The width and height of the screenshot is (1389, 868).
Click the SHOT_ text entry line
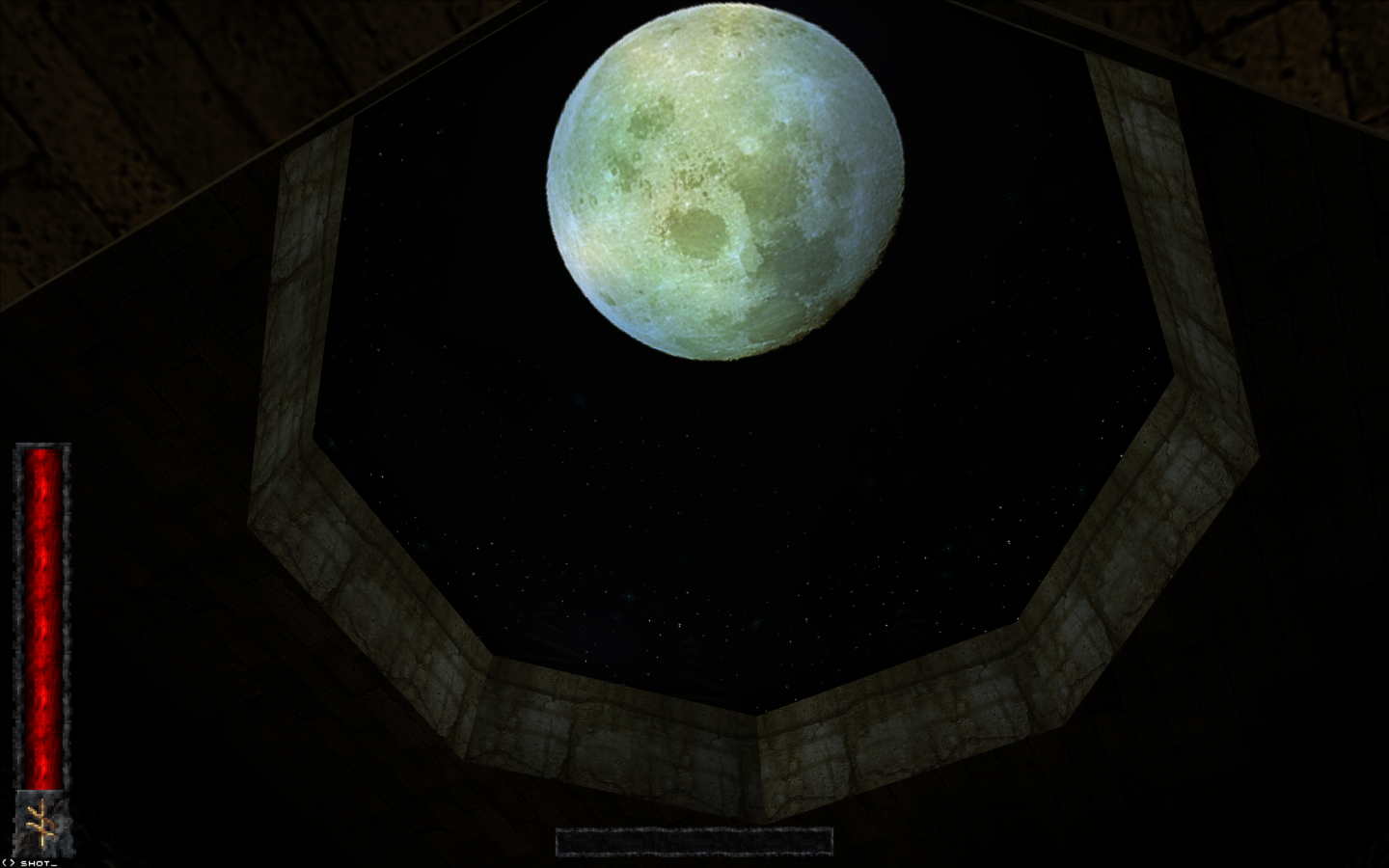39,863
